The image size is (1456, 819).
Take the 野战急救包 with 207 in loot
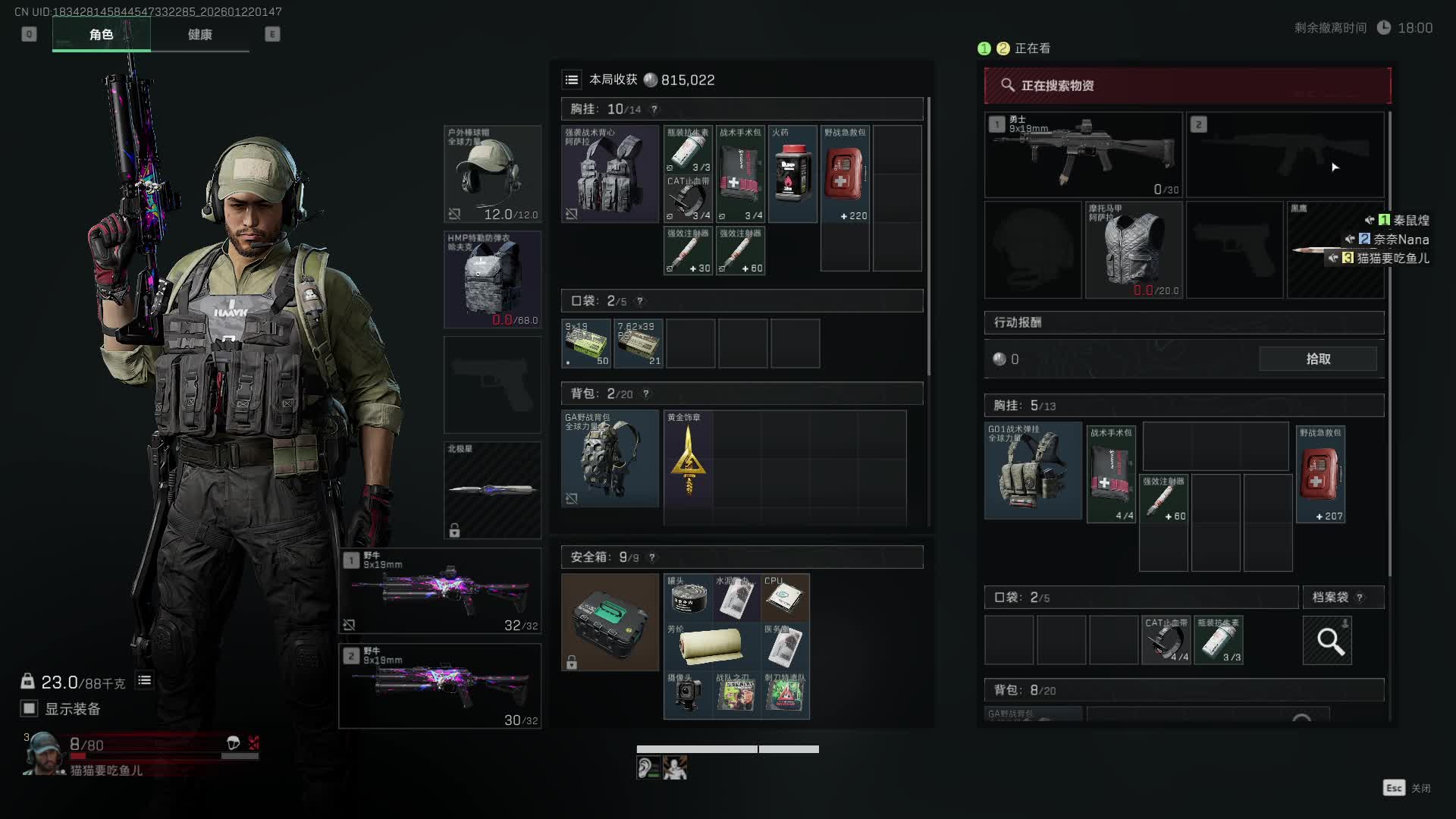[1320, 474]
